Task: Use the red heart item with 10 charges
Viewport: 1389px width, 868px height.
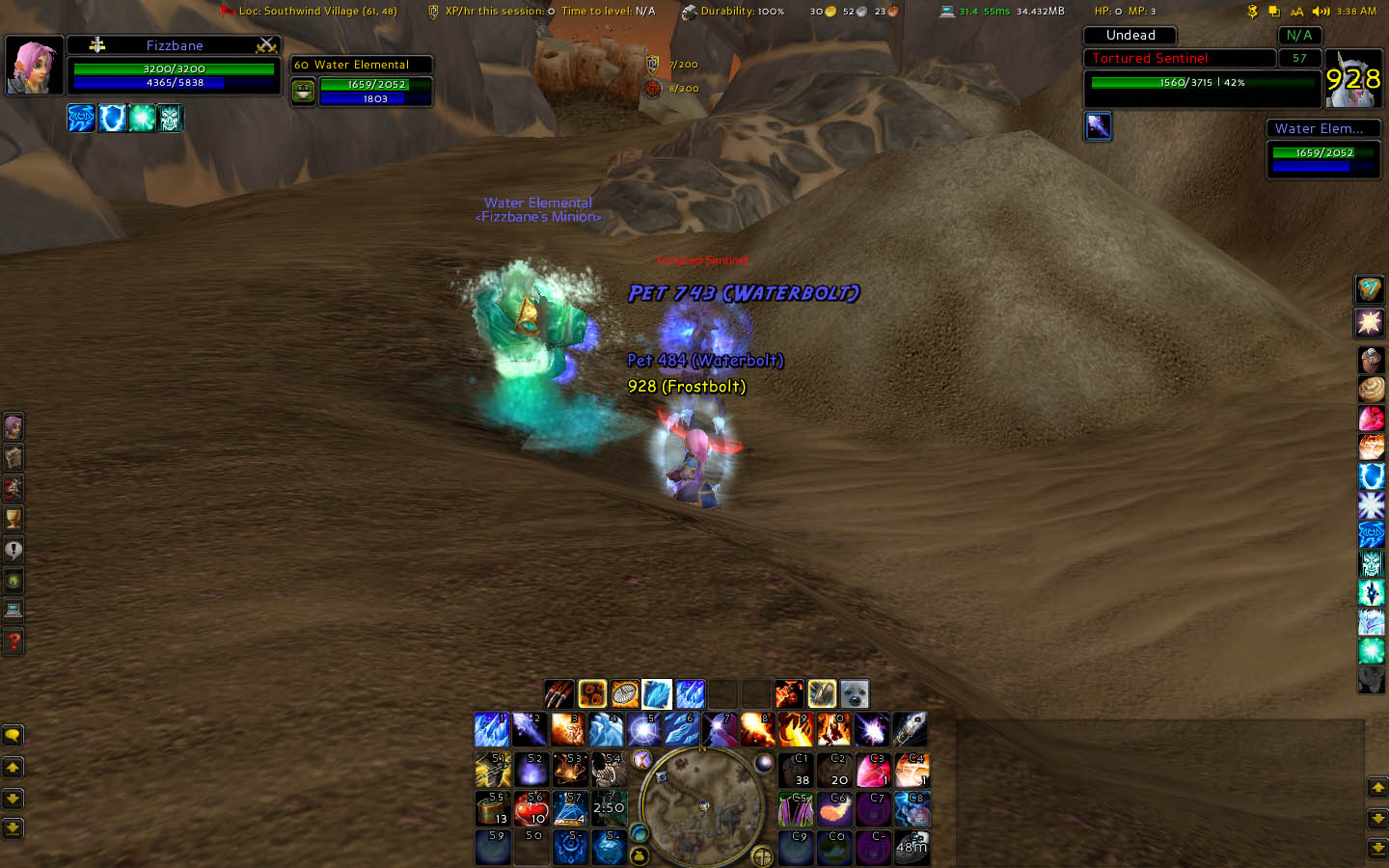Action: [531, 808]
